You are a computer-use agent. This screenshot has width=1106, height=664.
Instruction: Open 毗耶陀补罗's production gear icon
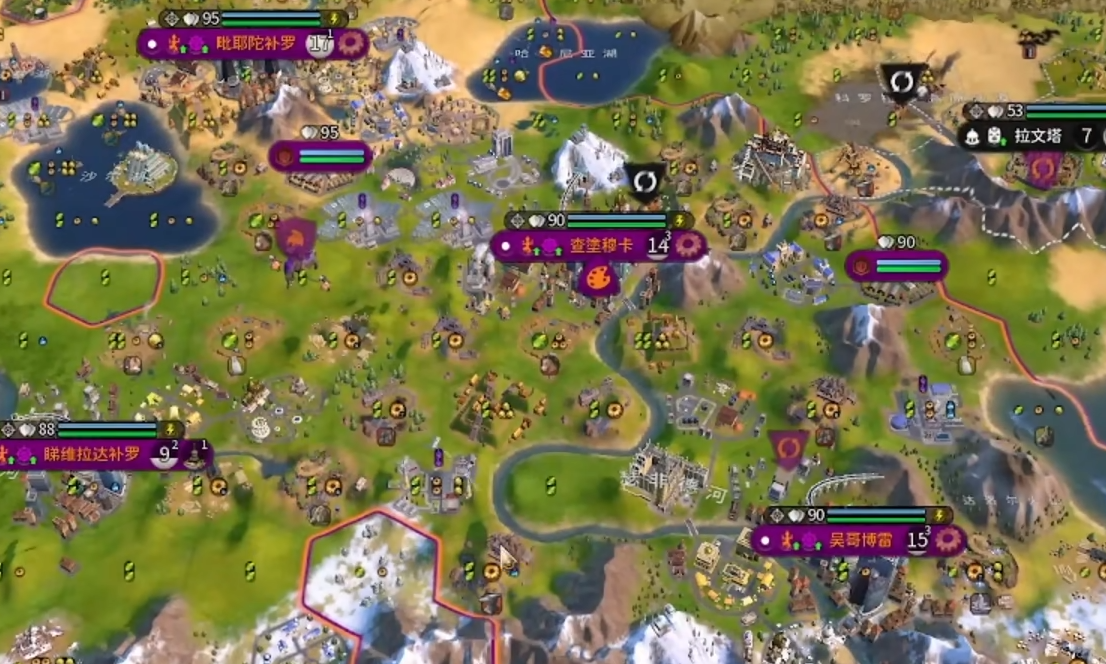[x=351, y=43]
